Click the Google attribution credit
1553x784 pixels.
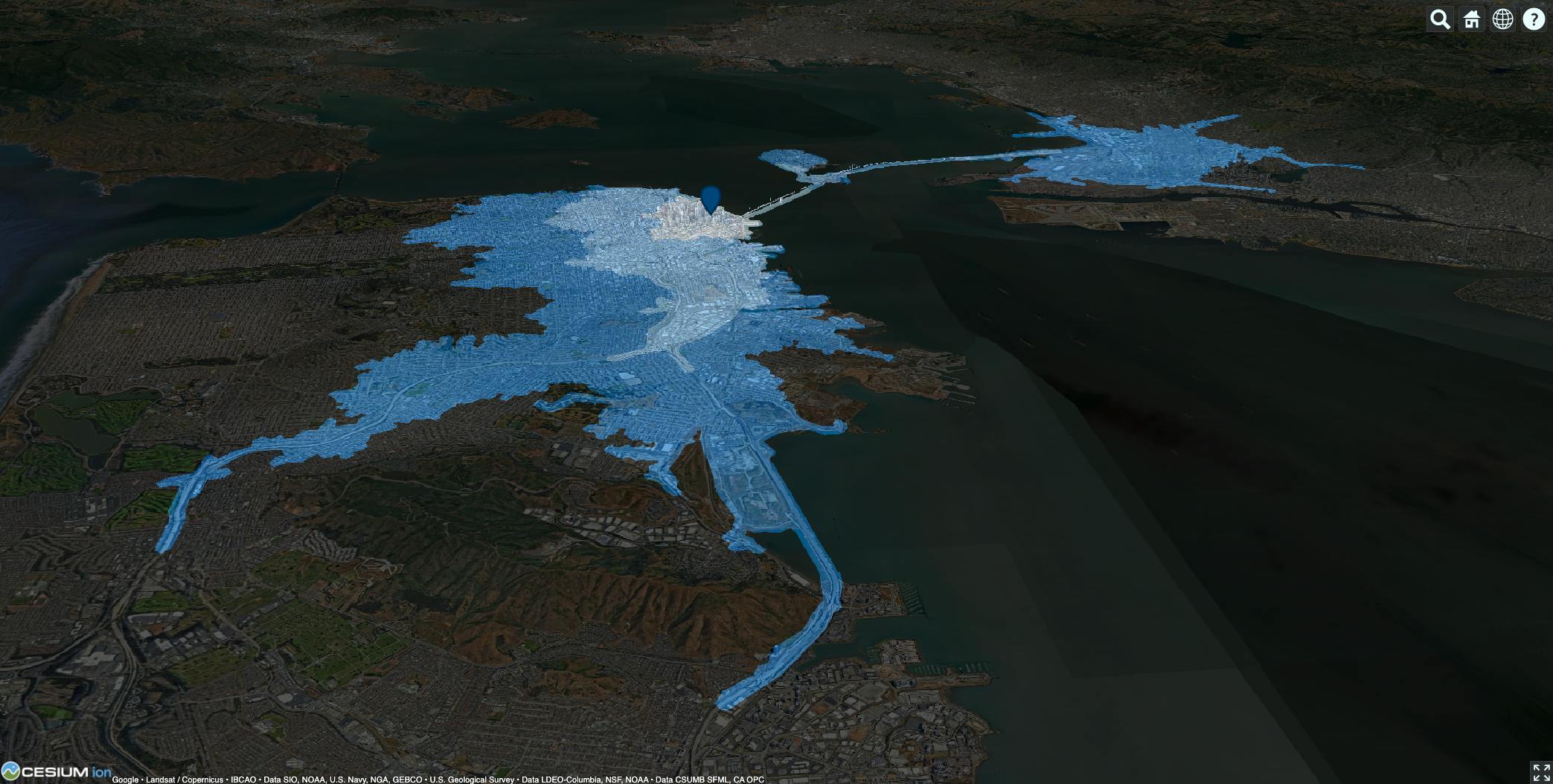click(x=124, y=780)
